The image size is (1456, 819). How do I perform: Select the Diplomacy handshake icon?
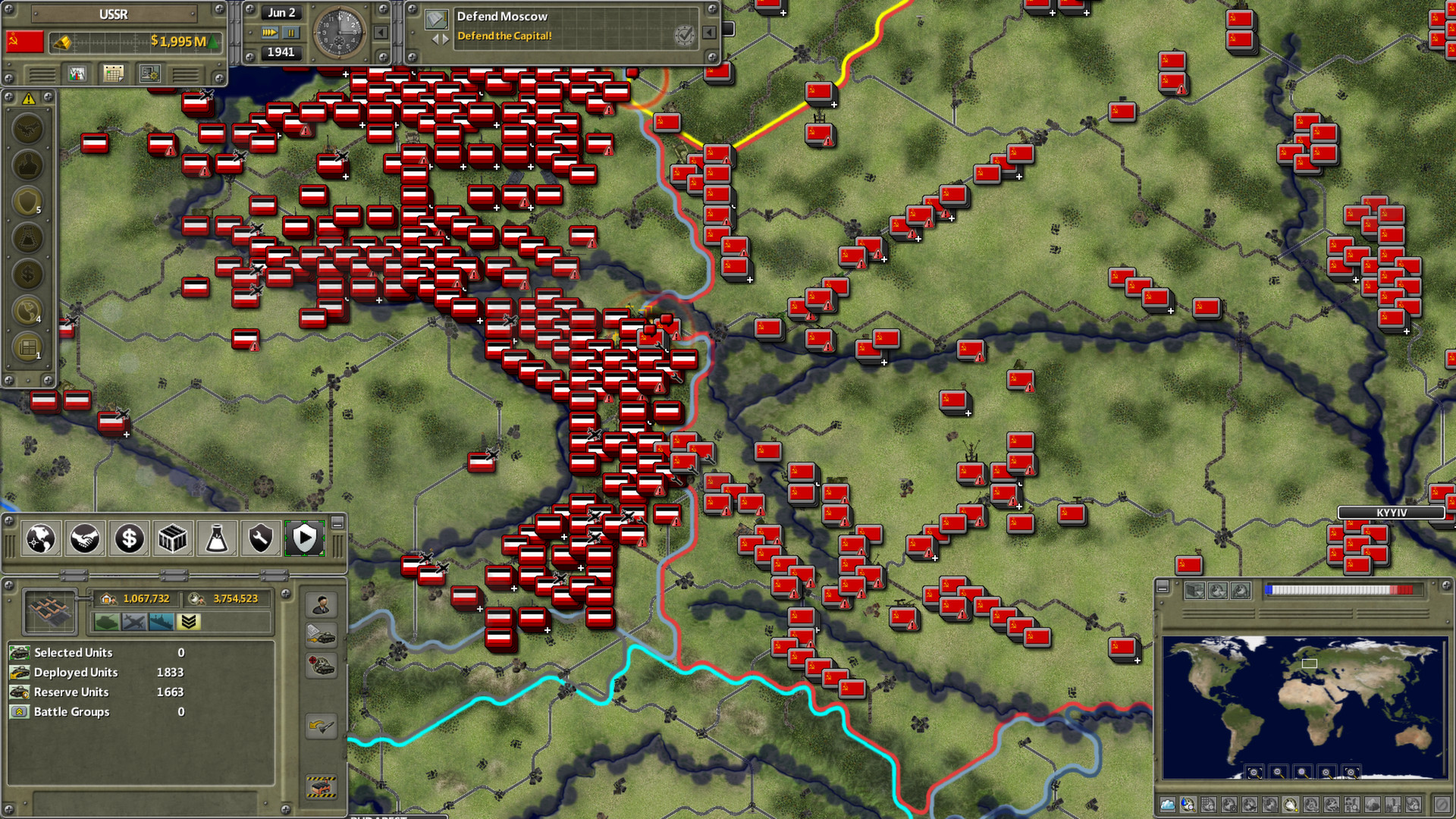tap(85, 538)
